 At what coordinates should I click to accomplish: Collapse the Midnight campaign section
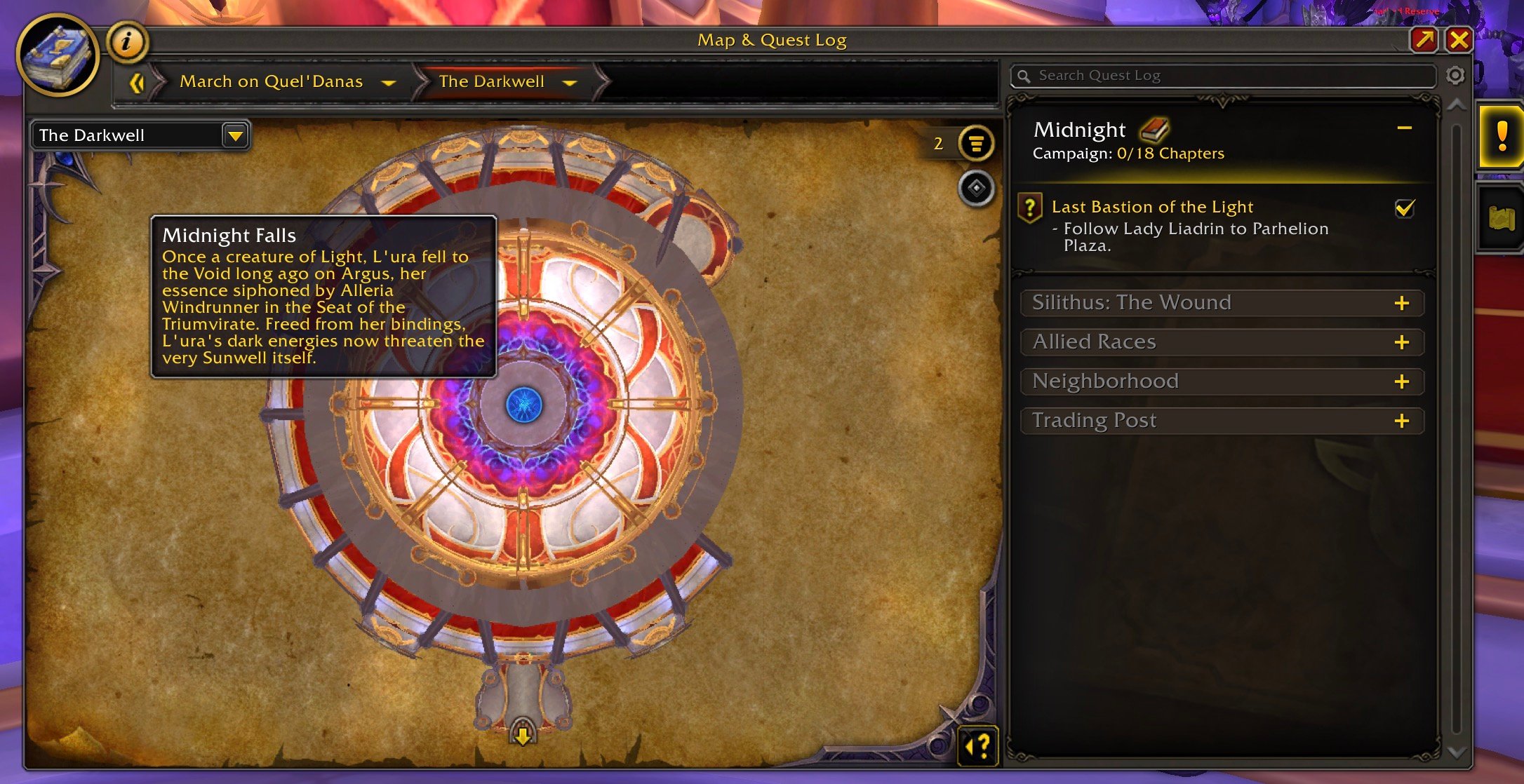(1404, 128)
